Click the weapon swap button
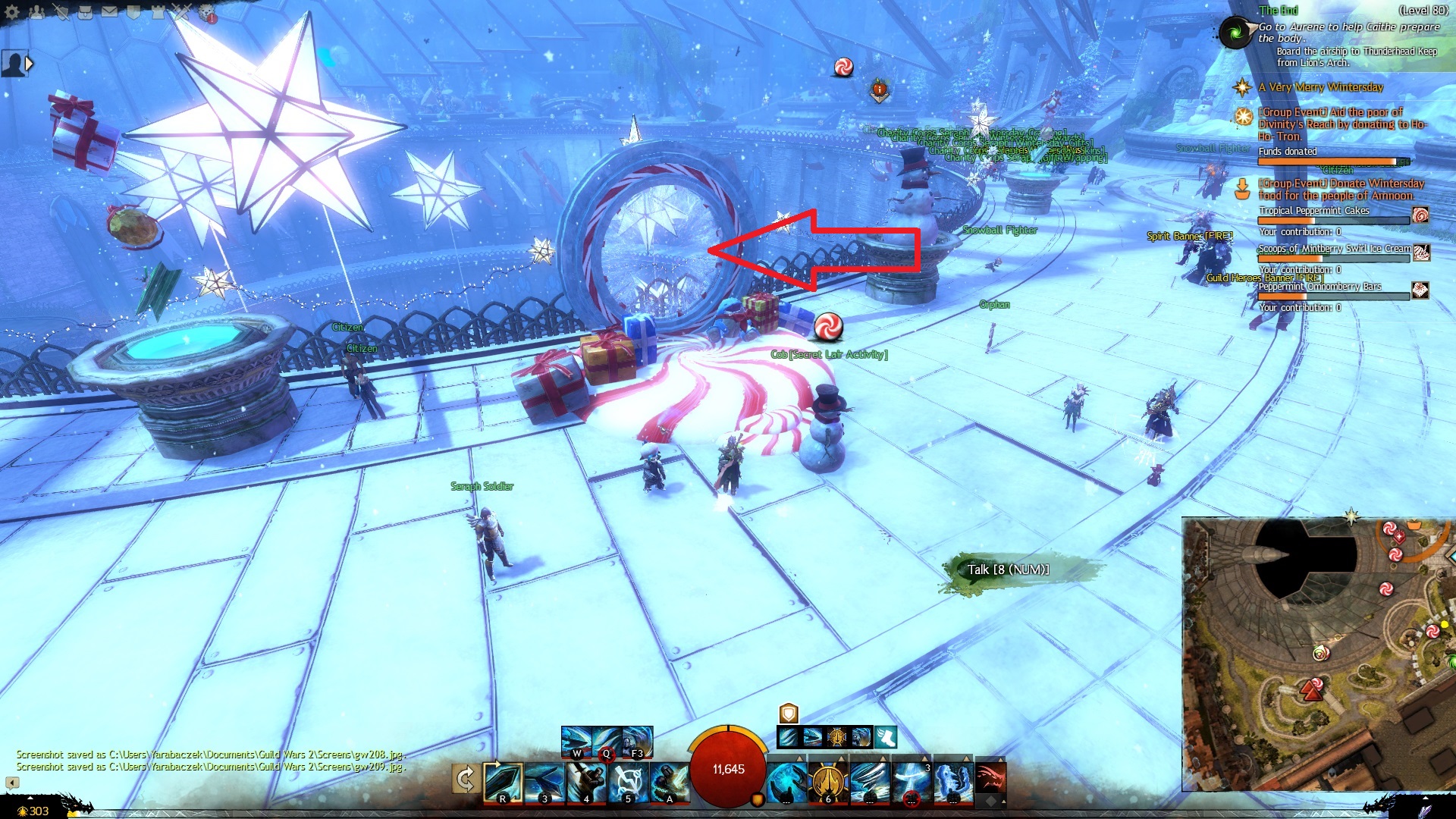 pyautogui.click(x=466, y=779)
